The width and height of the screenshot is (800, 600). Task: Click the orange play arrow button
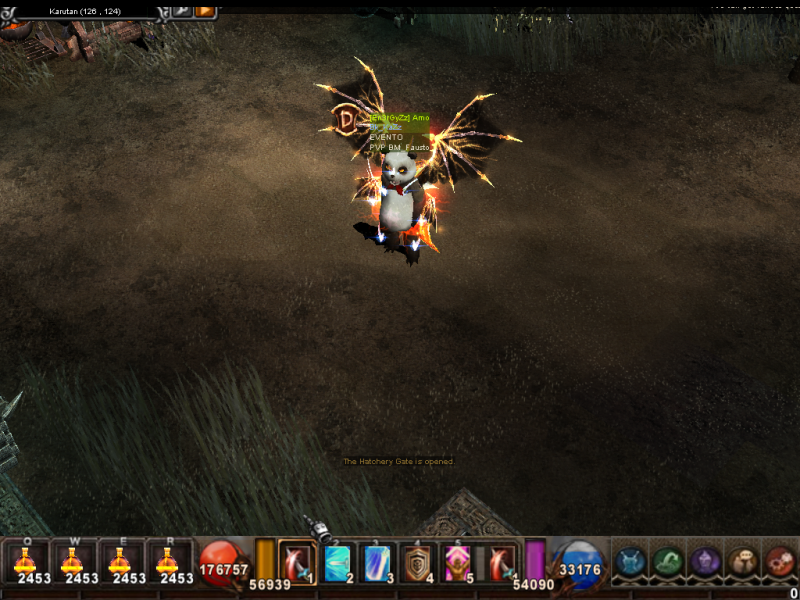205,10
